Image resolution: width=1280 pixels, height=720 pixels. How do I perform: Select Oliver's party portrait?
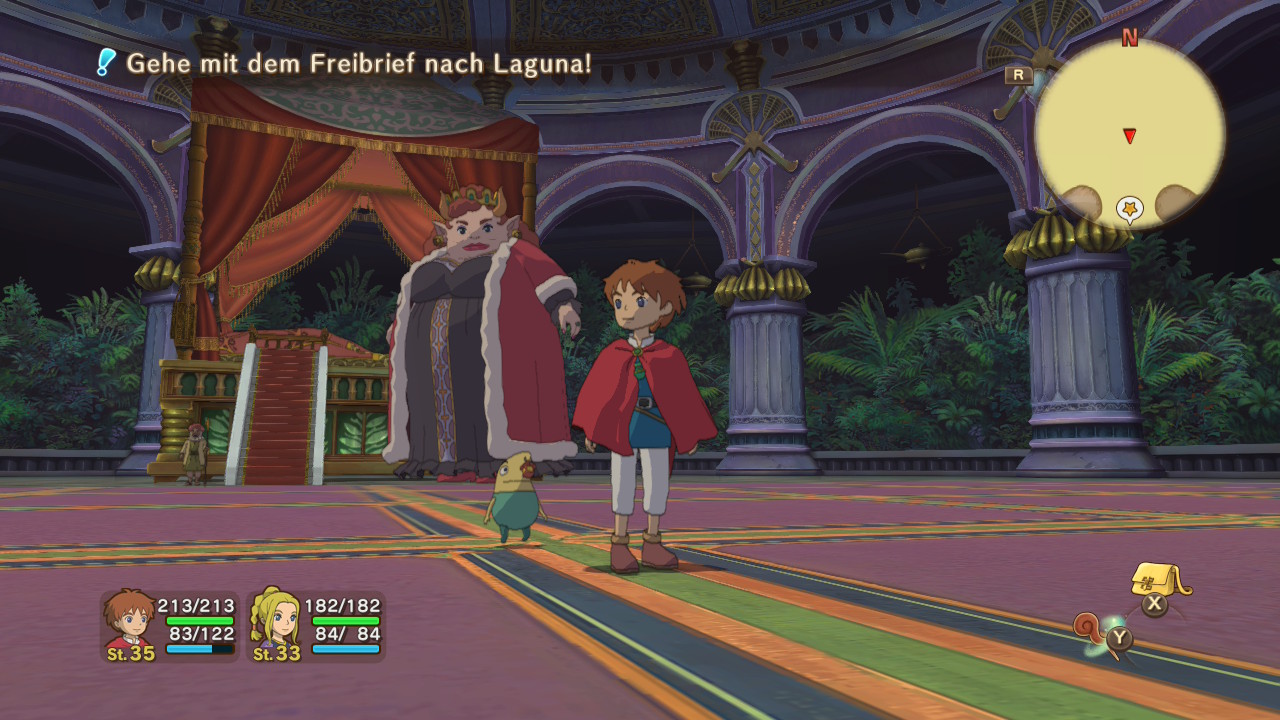pos(130,622)
